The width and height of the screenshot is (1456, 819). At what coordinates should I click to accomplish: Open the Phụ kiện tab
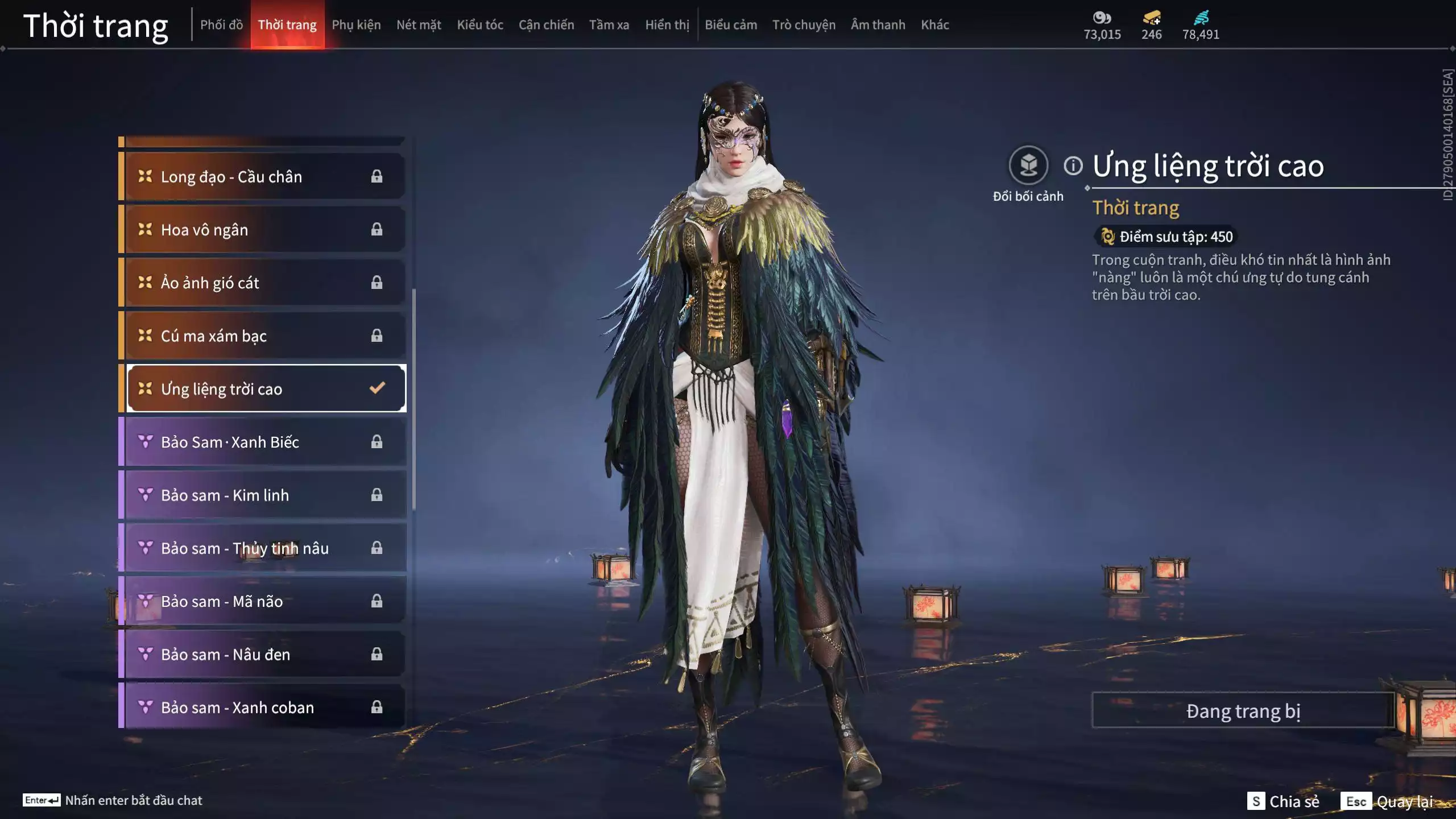coord(356,25)
